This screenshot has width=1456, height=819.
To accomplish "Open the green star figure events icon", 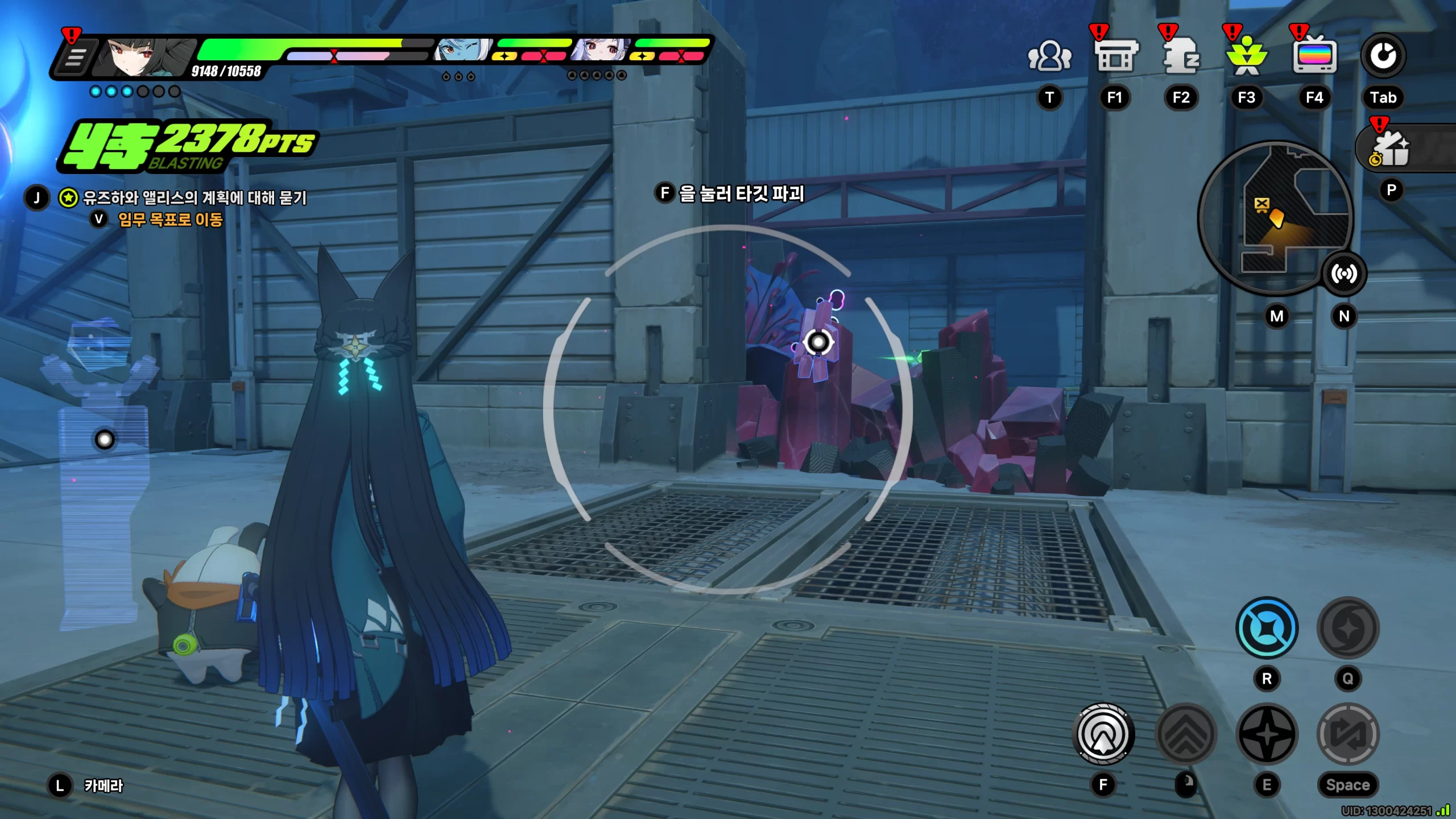I will [1247, 57].
